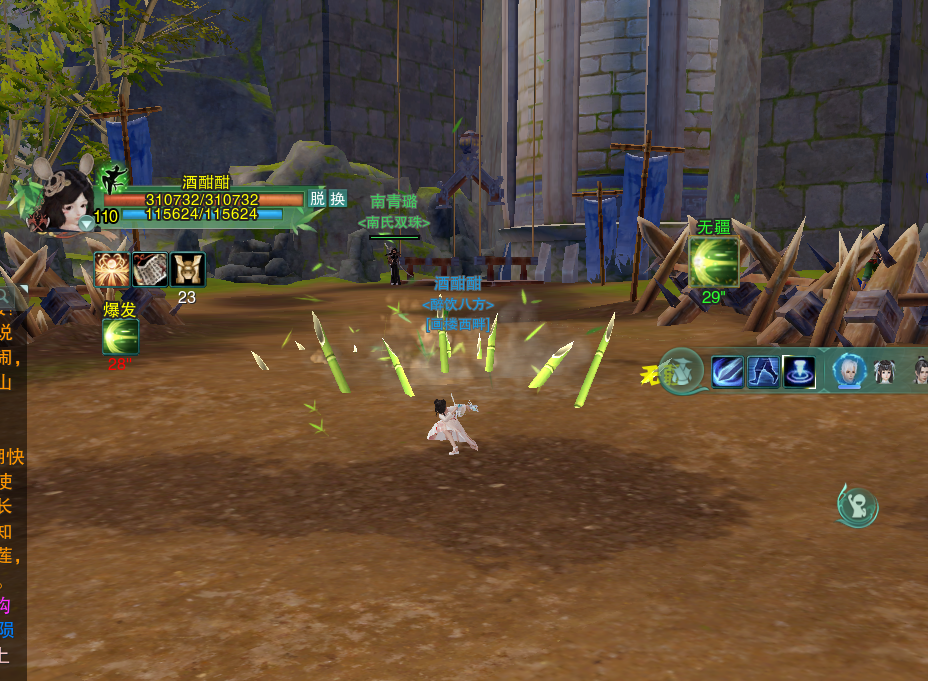The width and height of the screenshot is (928, 681).
Task: Click the magnifier icon above the chat
Action: coord(5,296)
